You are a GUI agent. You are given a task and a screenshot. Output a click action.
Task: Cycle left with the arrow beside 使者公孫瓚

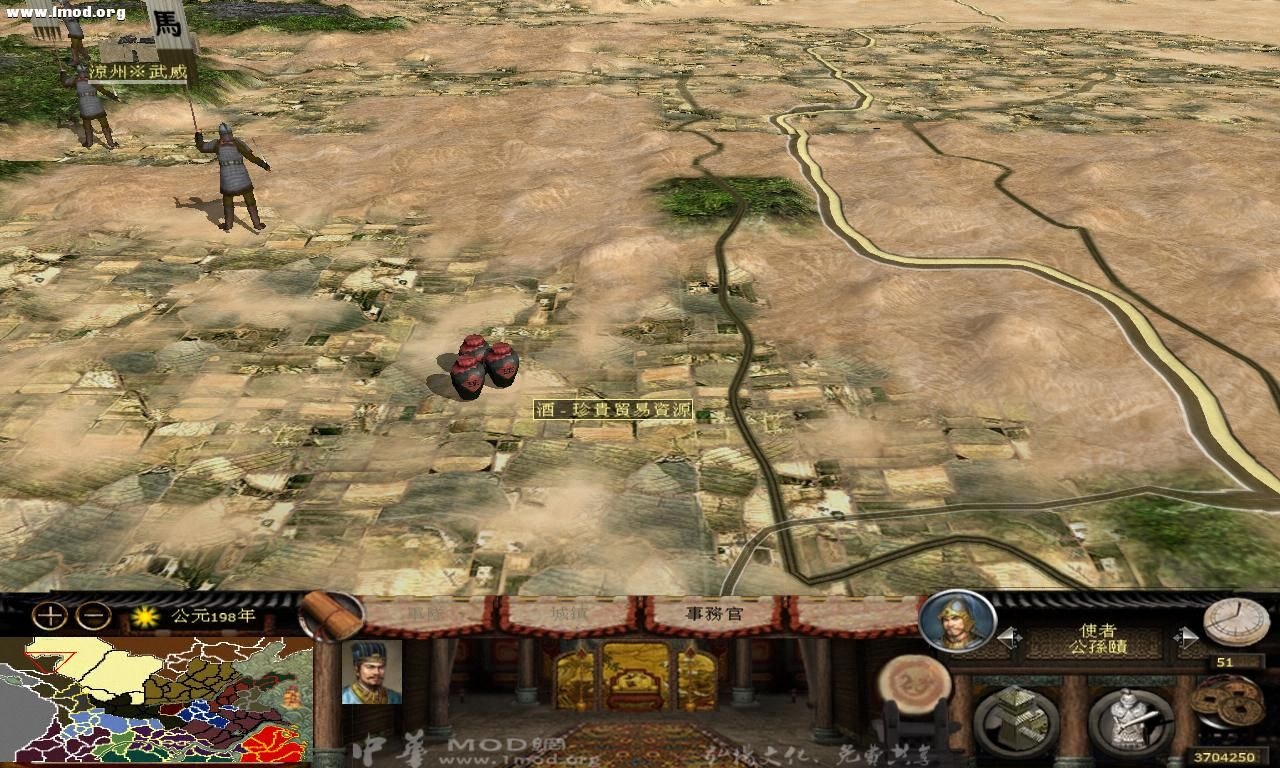click(1010, 637)
